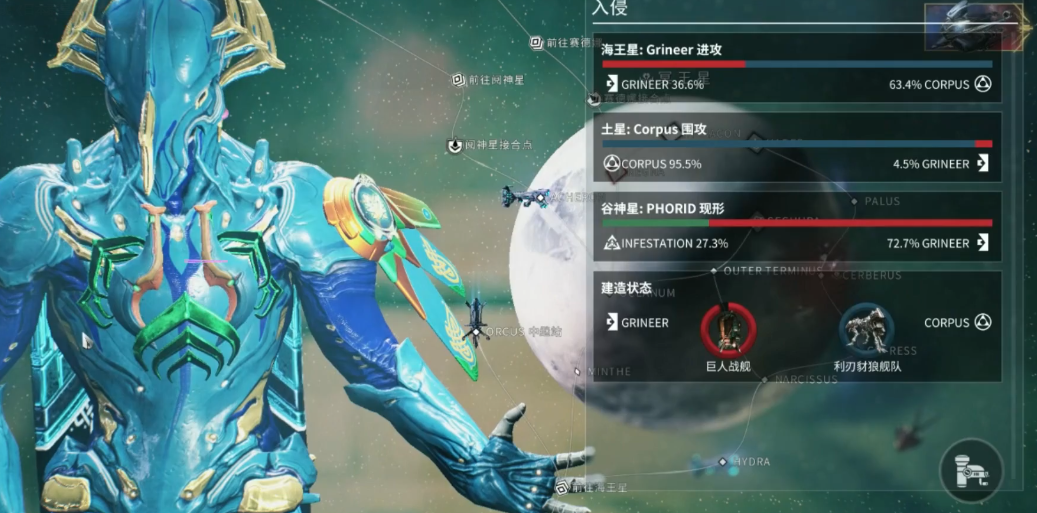This screenshot has height=513, width=1037.
Task: Select the 前往海王星 travel node
Action: click(563, 488)
